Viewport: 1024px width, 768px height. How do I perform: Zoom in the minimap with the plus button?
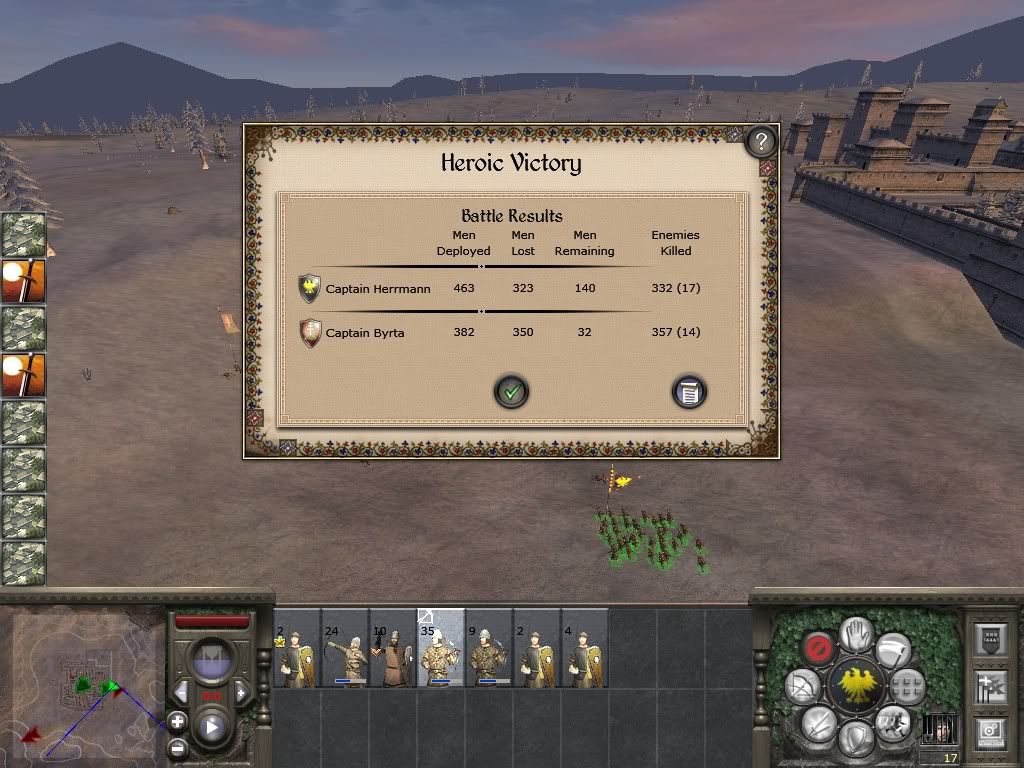[177, 720]
